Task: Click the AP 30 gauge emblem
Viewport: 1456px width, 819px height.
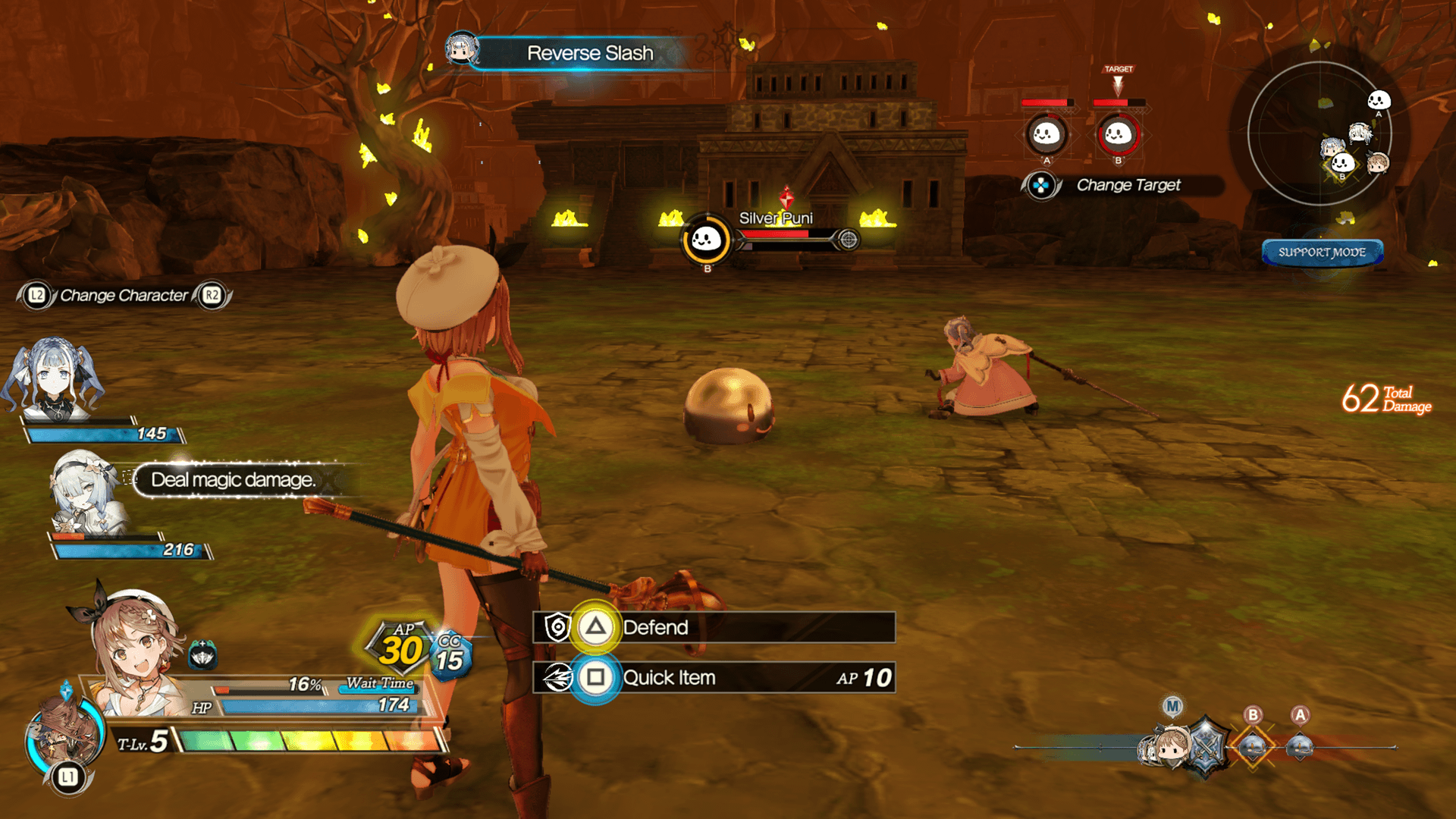Action: tap(401, 648)
